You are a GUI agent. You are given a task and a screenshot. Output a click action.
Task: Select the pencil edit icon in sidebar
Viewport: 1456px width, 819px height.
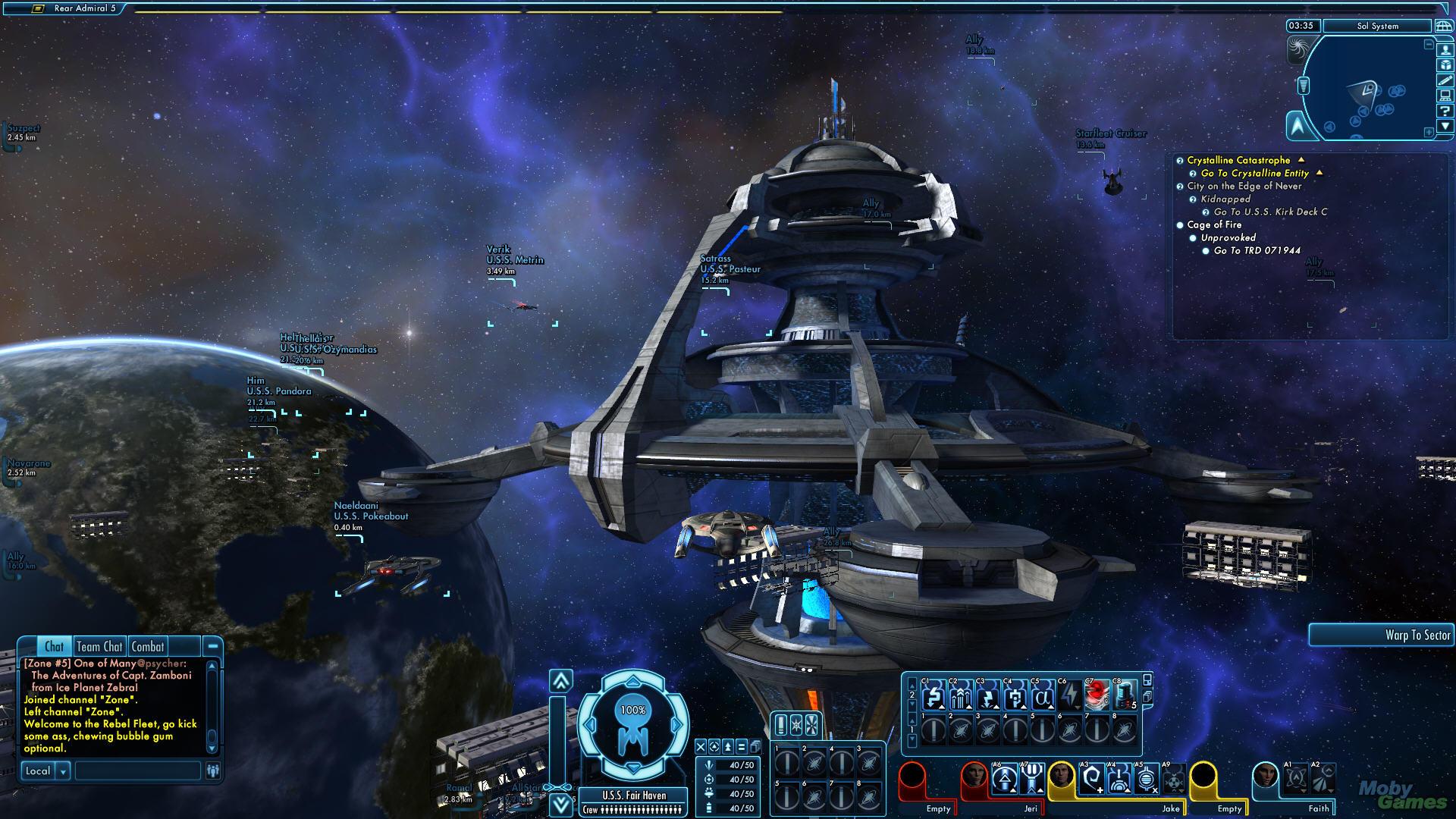coord(1445,80)
